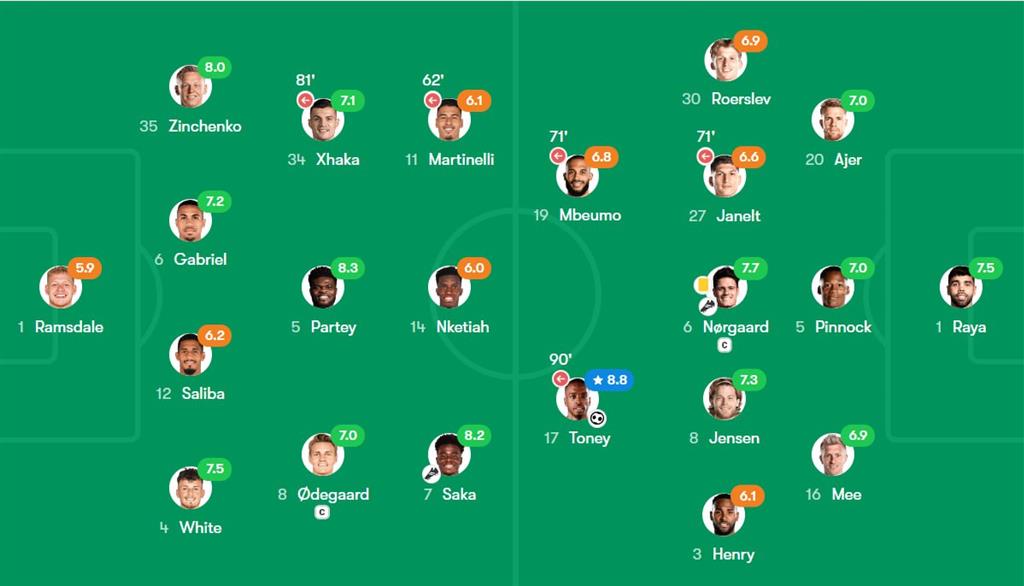
Task: Open Saka's player profile
Action: tap(450, 455)
